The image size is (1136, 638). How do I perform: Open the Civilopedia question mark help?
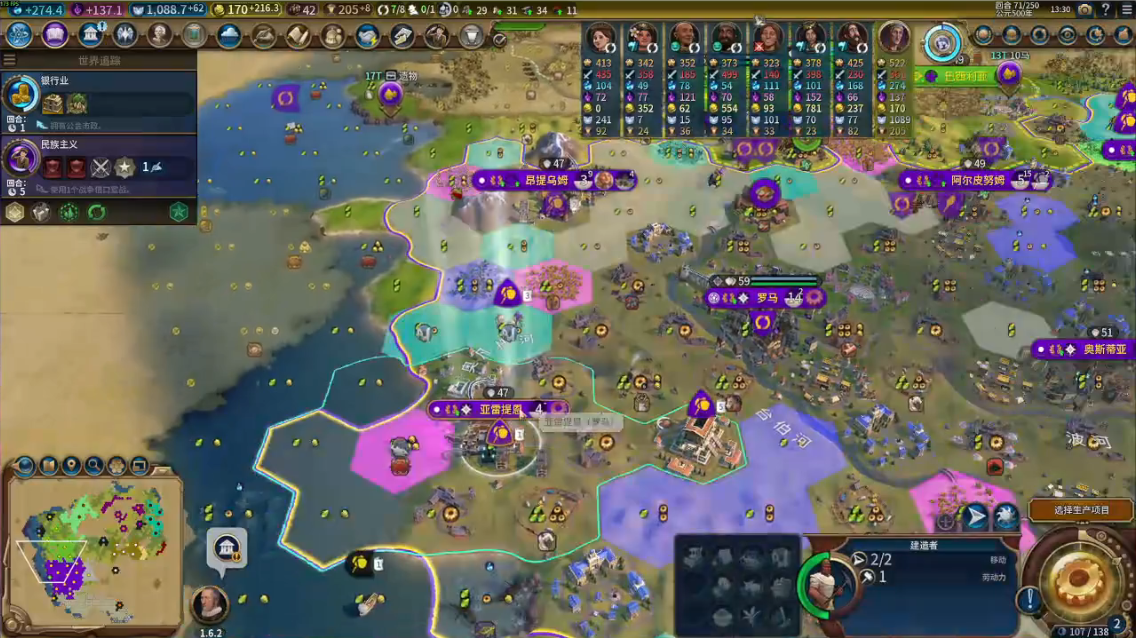pos(1105,9)
